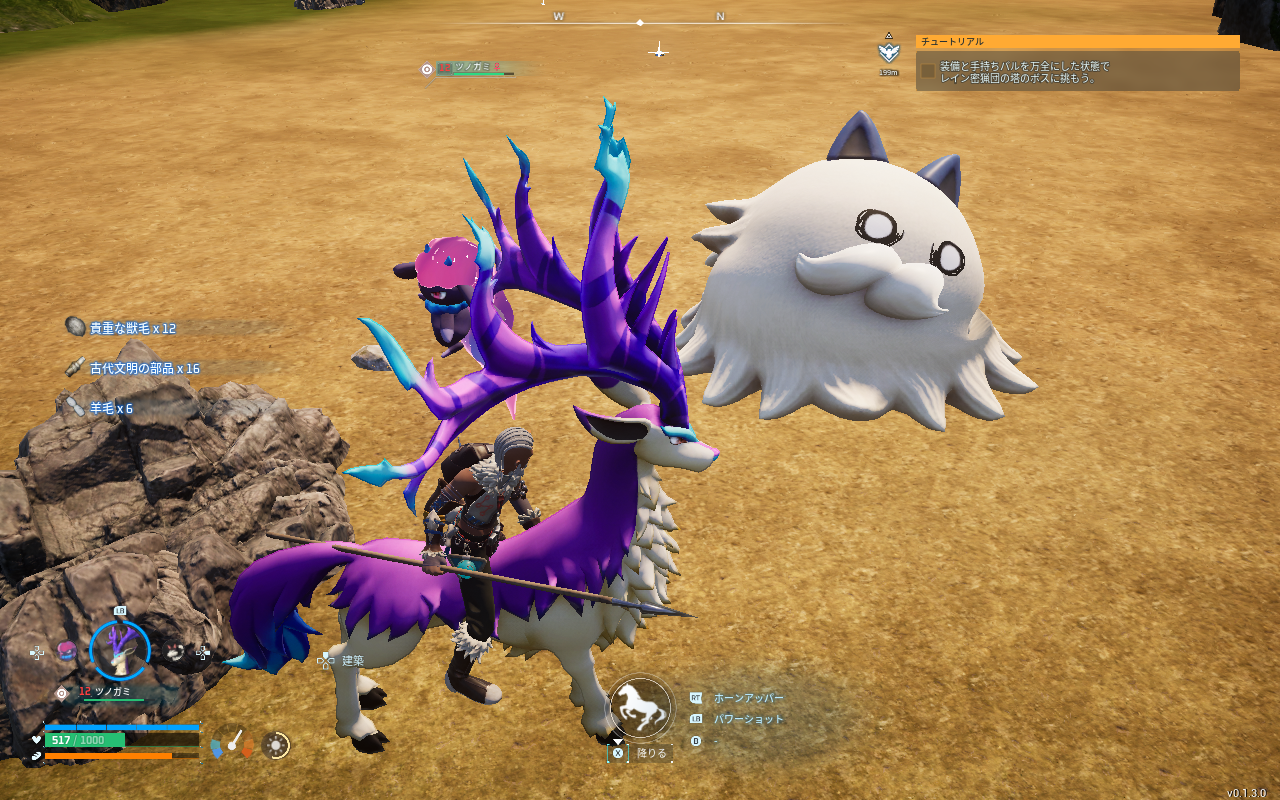Click the compass bar heading strip
This screenshot has height=800, width=1280.
coord(640,20)
